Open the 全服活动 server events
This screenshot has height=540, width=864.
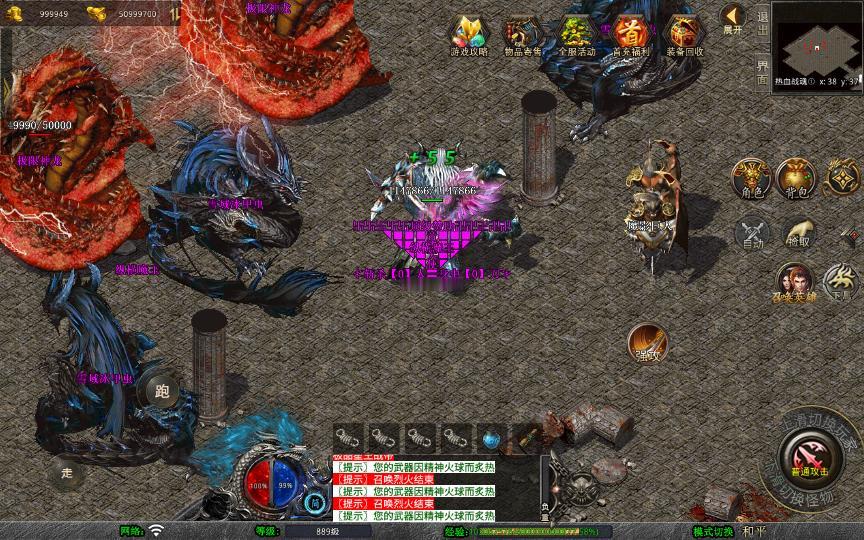pyautogui.click(x=576, y=34)
